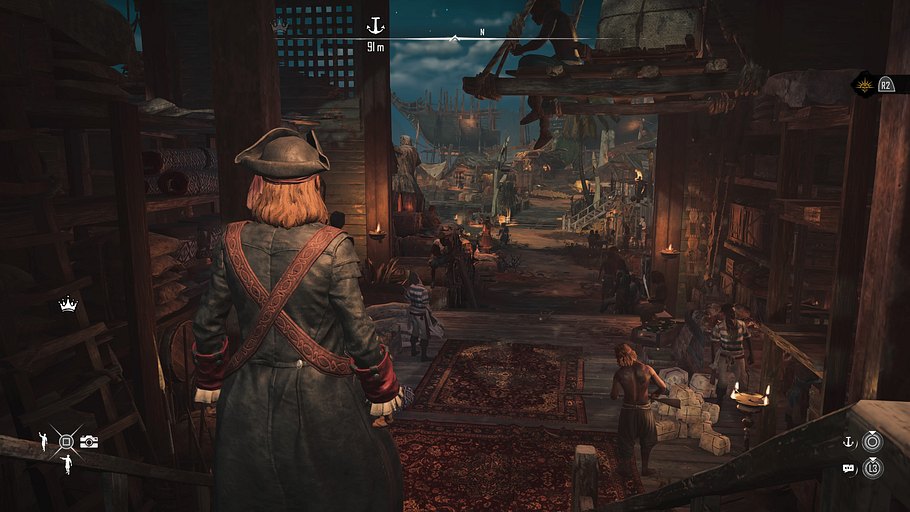This screenshot has width=910, height=512.
Task: Click the anchor icon near the ring prompt
Action: pos(848,442)
